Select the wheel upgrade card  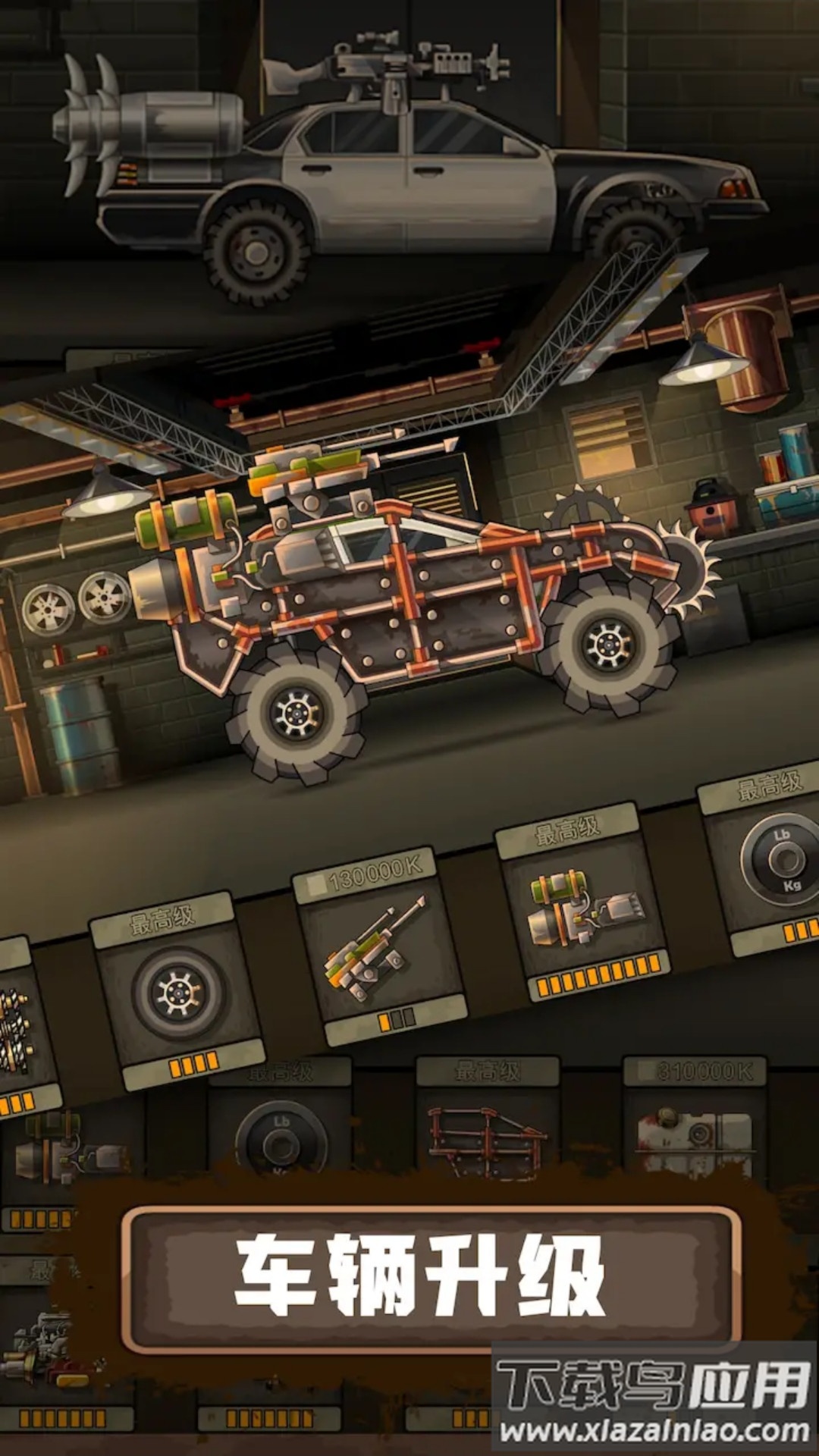tap(178, 990)
